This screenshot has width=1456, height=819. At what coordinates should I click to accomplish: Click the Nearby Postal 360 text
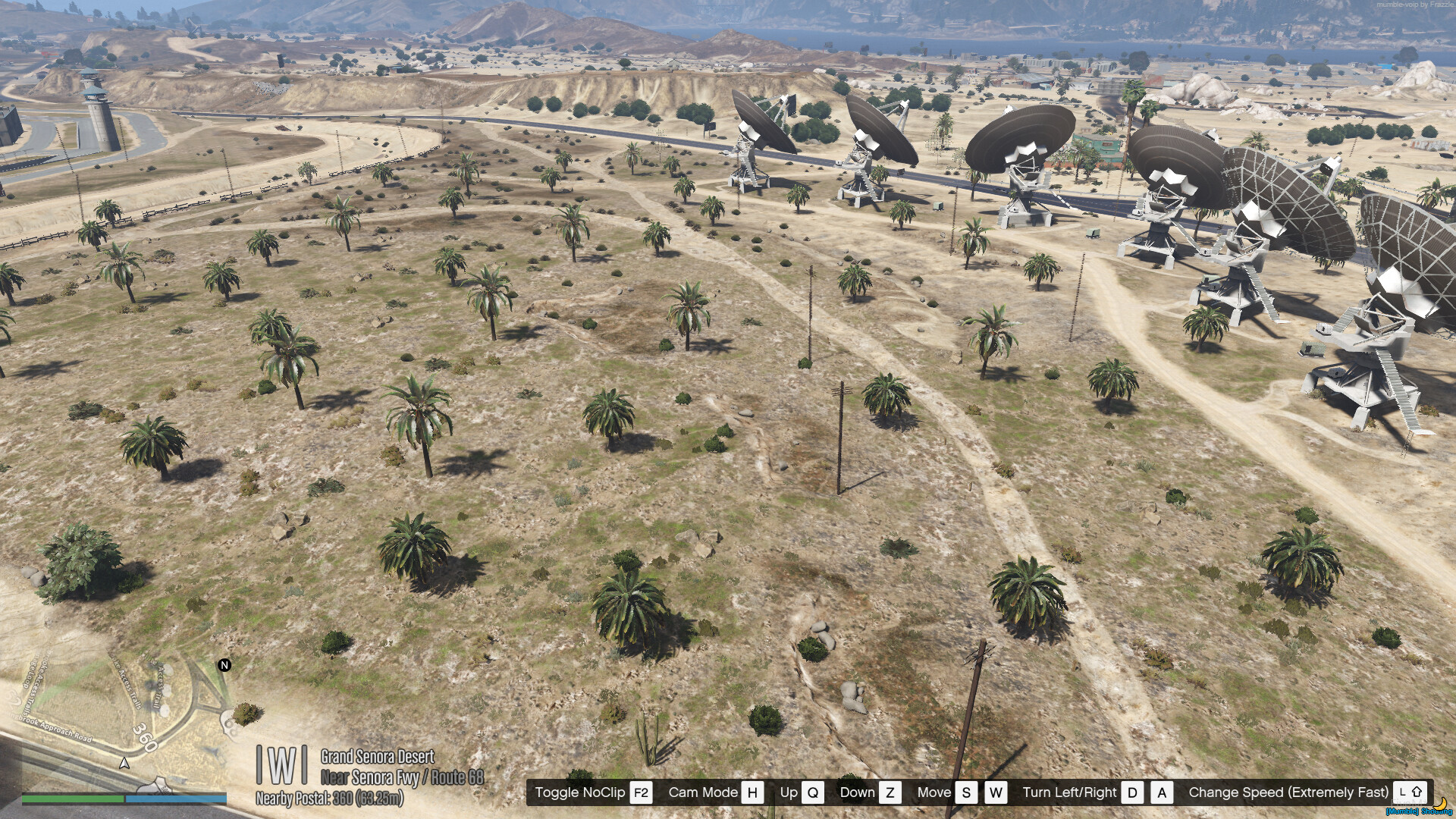point(329,799)
